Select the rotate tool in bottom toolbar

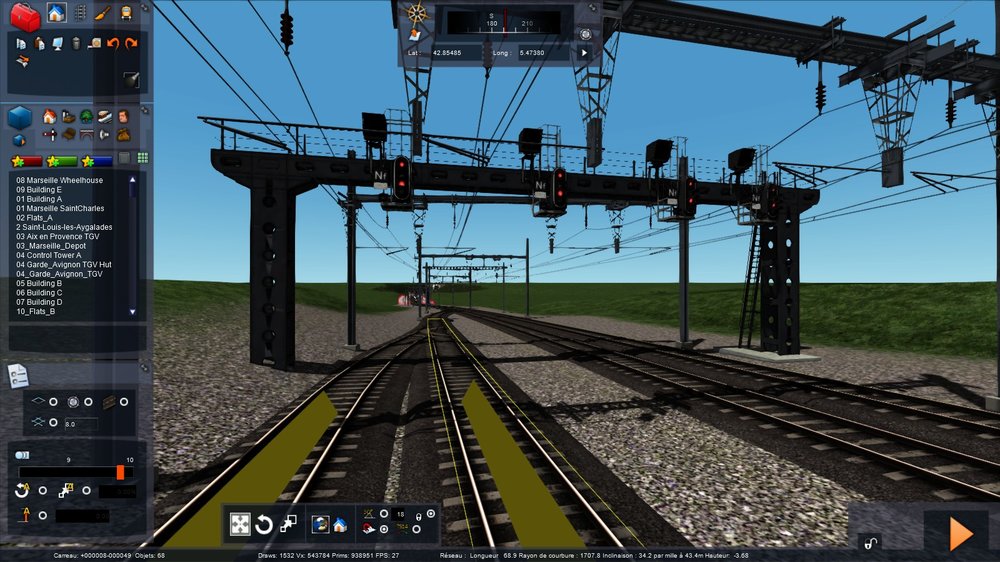tap(264, 524)
